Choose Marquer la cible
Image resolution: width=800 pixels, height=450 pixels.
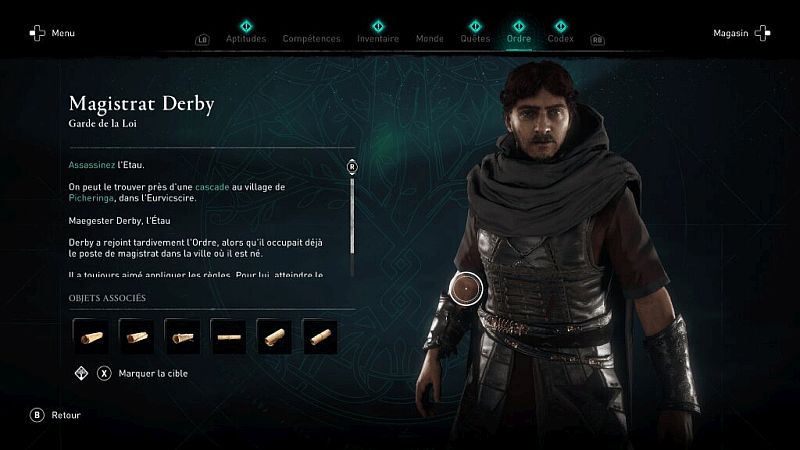[x=154, y=374]
